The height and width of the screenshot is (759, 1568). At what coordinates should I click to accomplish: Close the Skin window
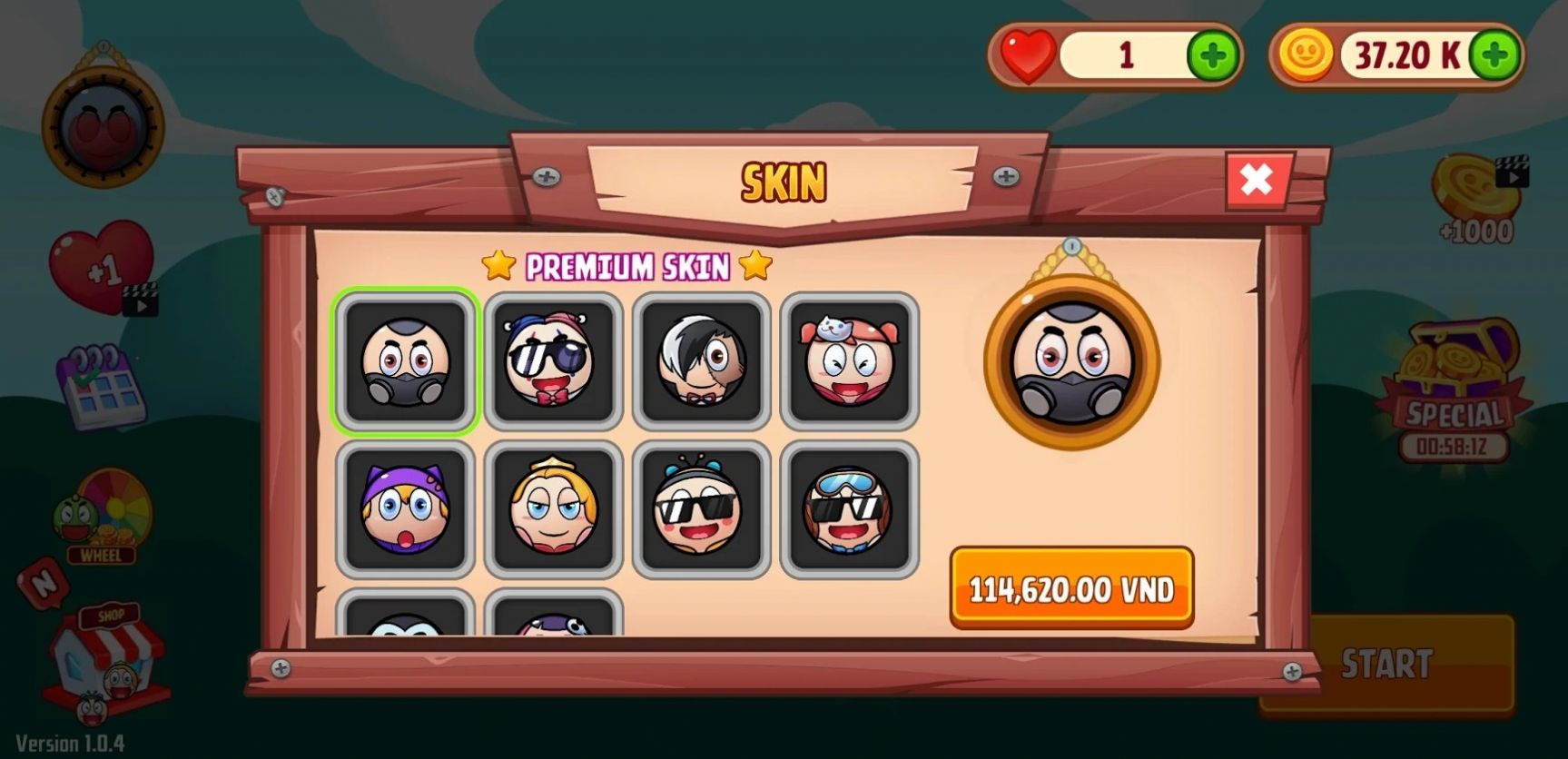tap(1257, 181)
